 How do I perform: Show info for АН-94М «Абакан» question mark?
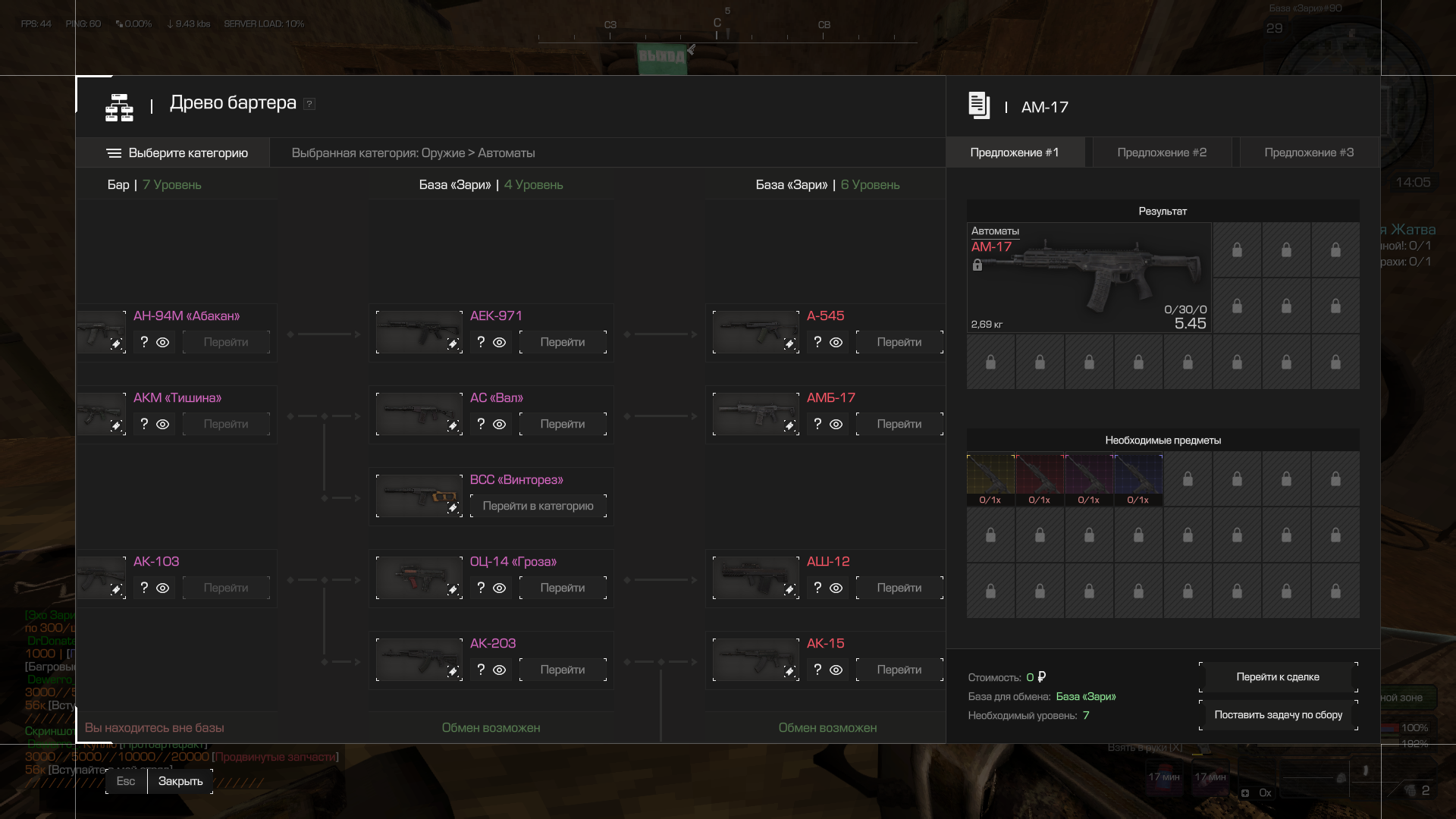(x=144, y=342)
